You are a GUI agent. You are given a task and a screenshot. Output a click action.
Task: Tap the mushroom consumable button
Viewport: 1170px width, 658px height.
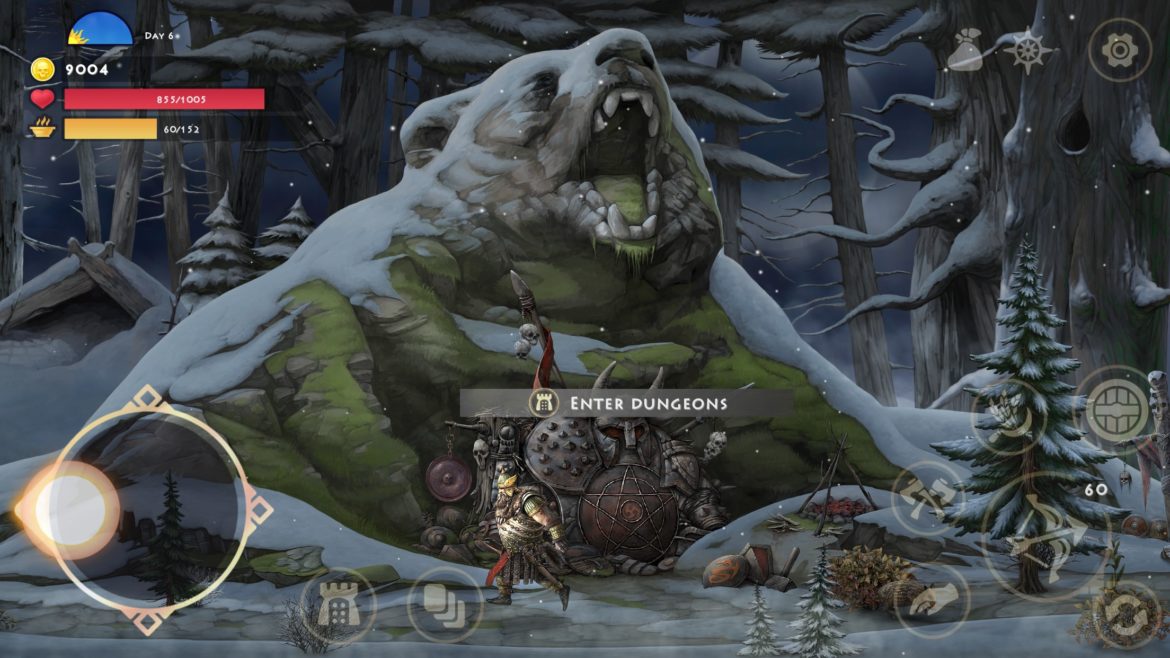click(931, 601)
